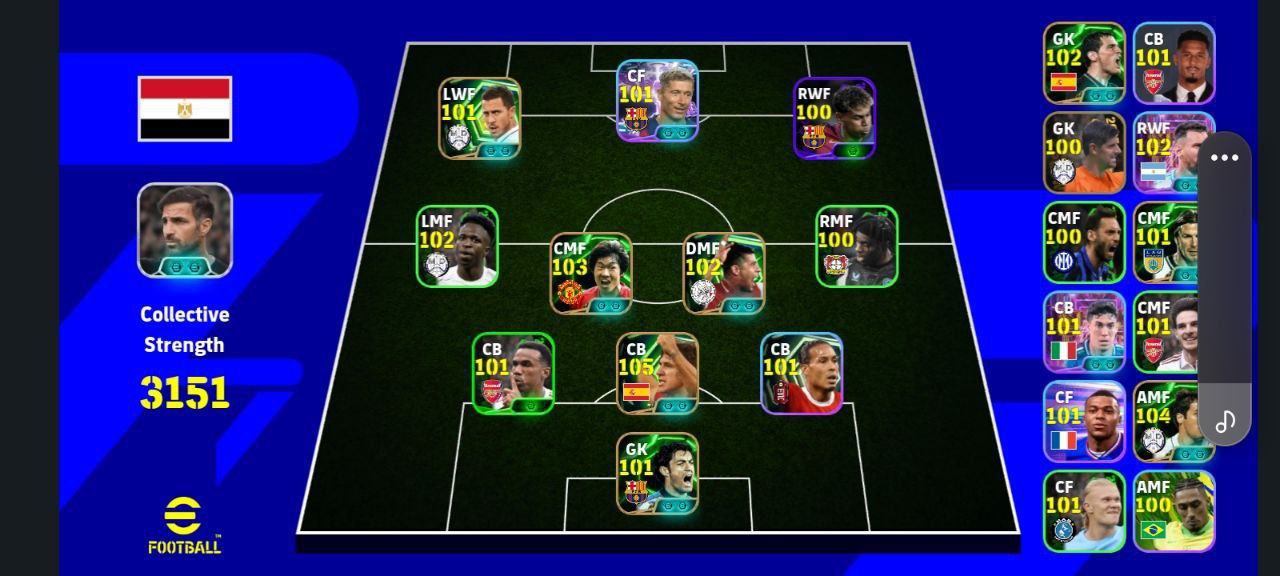Pick the substitute AMF 104 card
This screenshot has width=1280, height=576.
[x=1172, y=421]
